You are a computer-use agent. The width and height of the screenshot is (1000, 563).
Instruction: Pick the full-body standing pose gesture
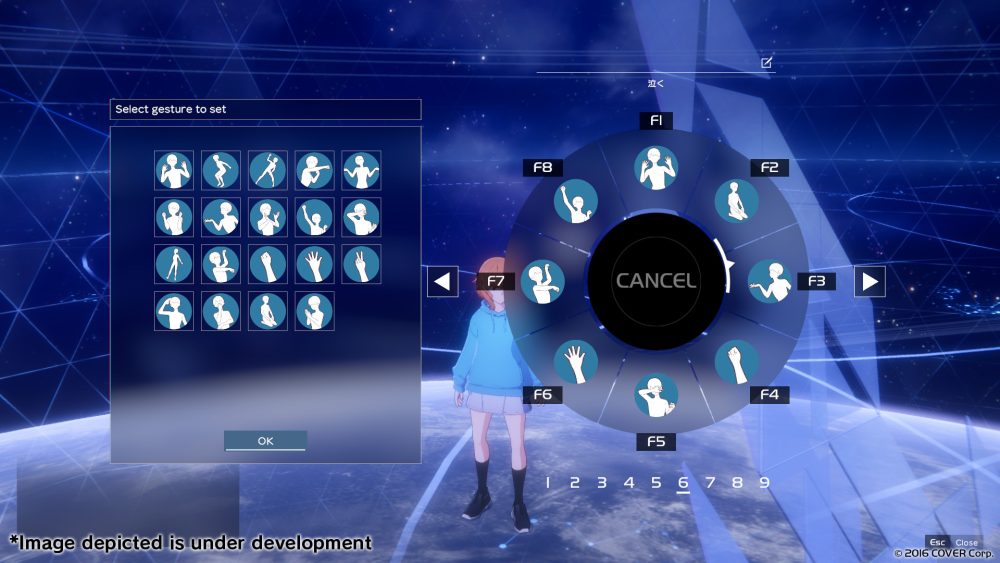pos(174,264)
